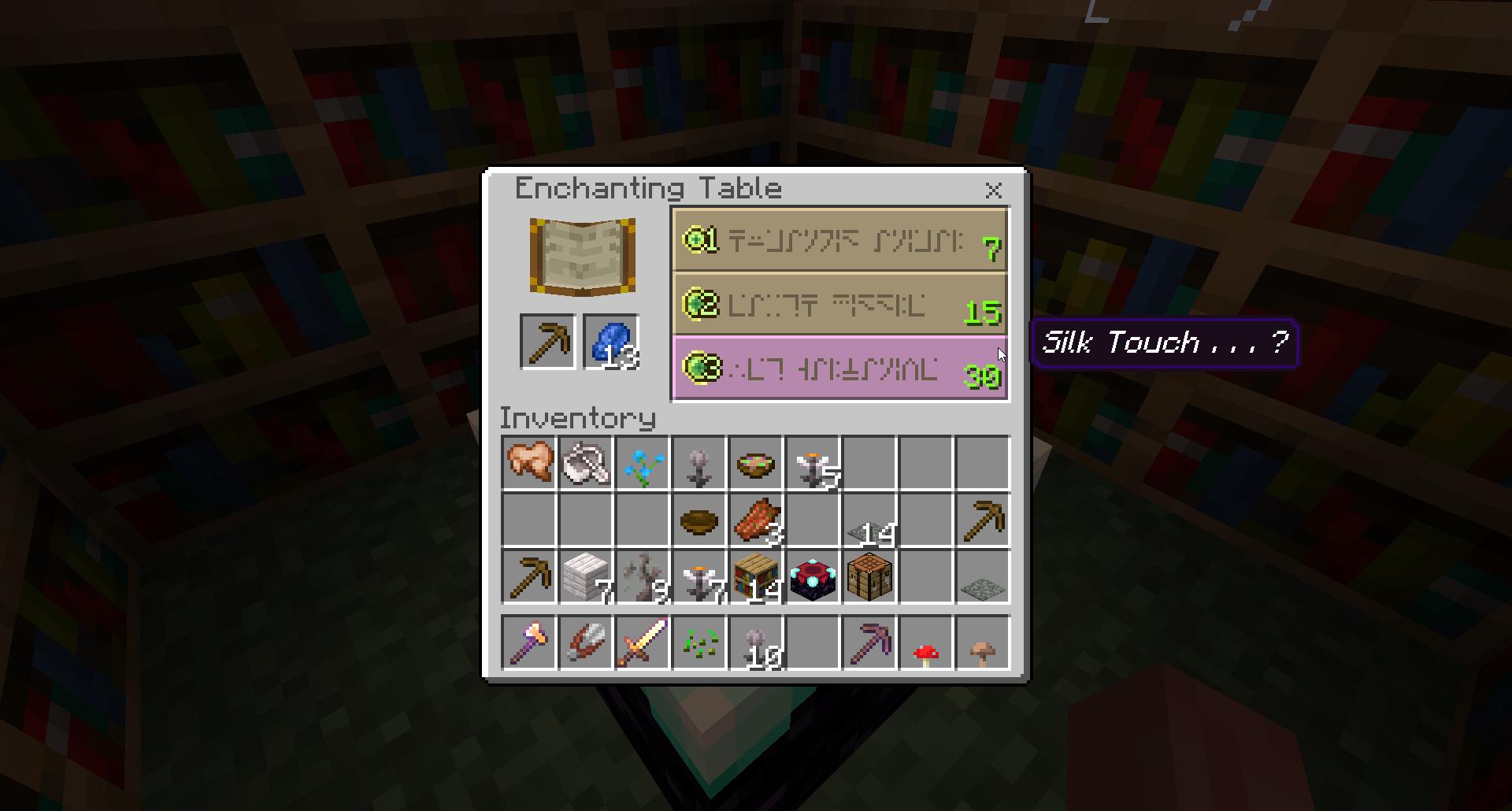Screen dimensions: 1512x811
Task: Select the netherite pickaxe in the hotbar
Action: coord(869,643)
